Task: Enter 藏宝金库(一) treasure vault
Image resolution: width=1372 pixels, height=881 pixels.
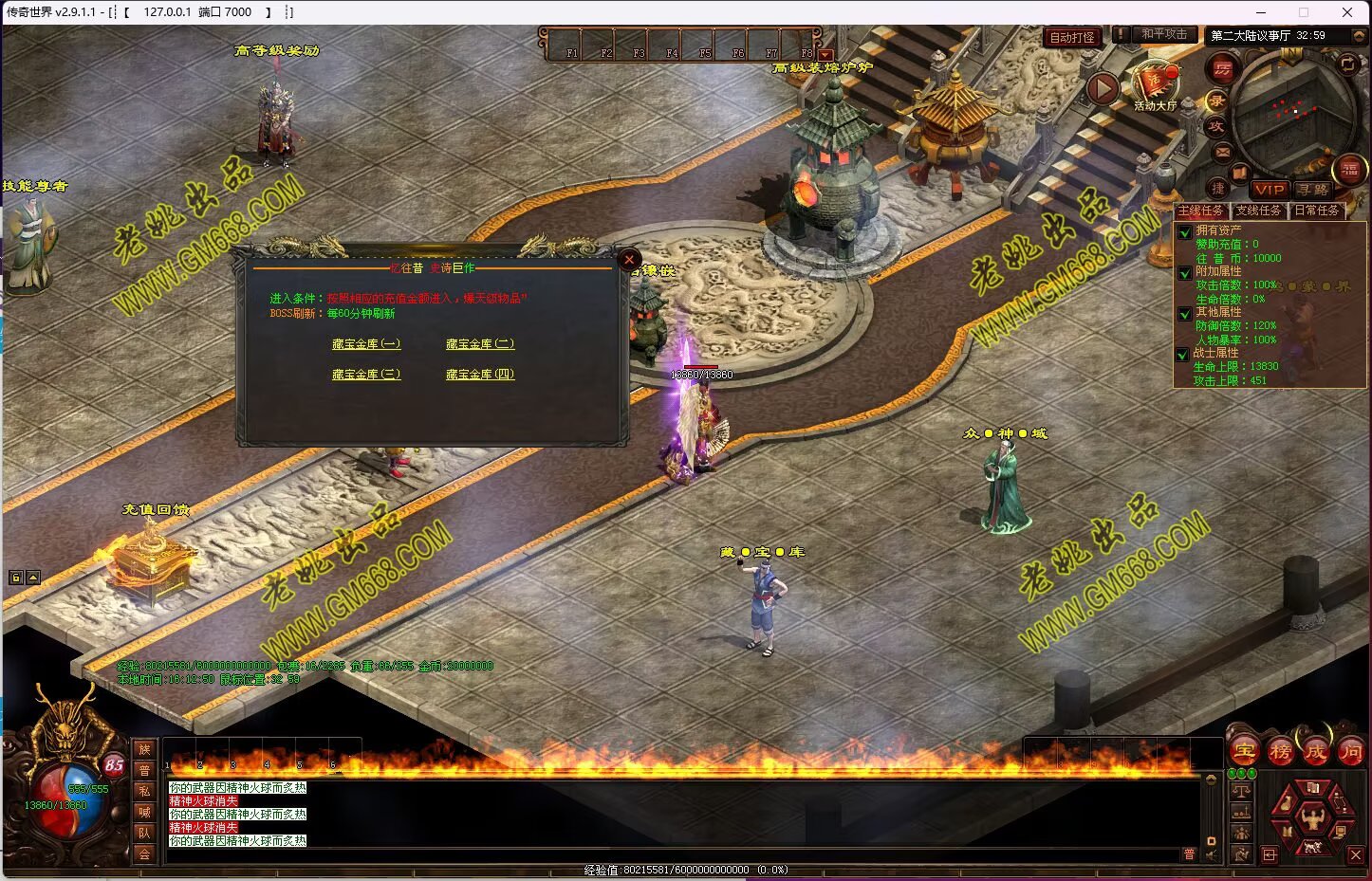Action: pyautogui.click(x=366, y=344)
